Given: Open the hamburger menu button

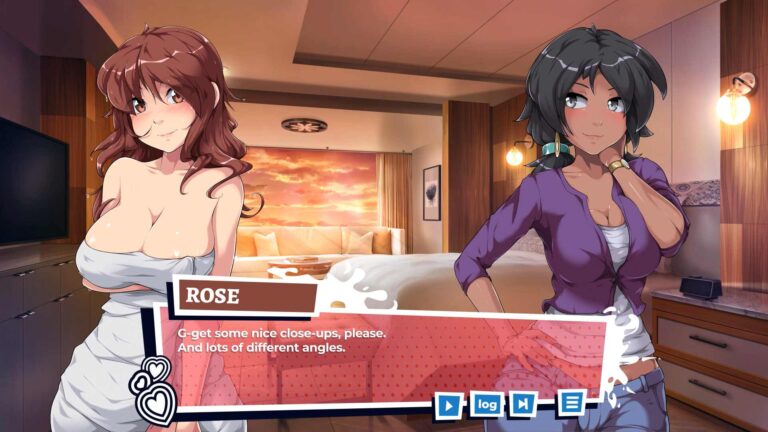Looking at the screenshot, I should click(571, 402).
